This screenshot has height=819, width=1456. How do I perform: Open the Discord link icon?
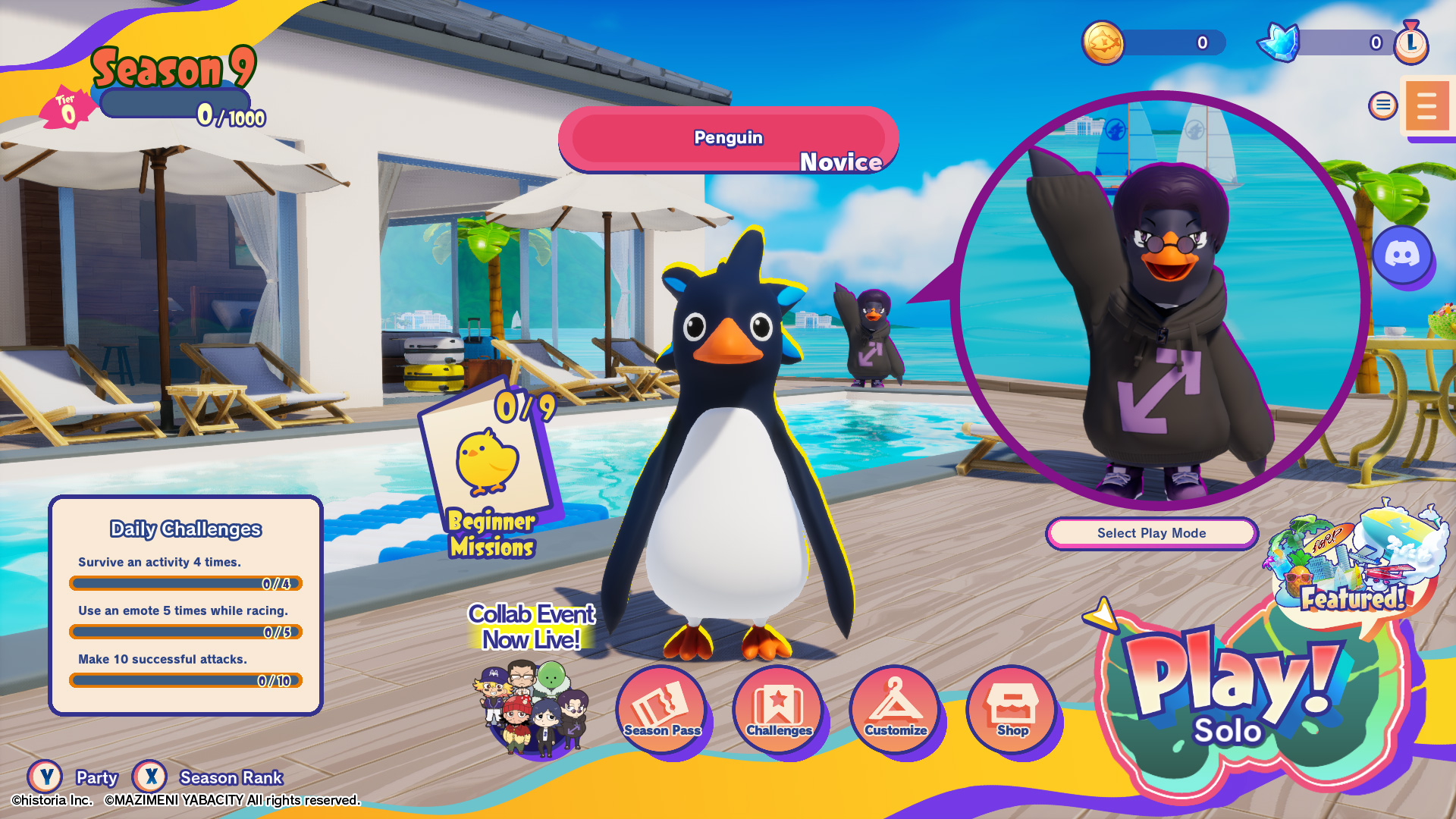(x=1401, y=255)
